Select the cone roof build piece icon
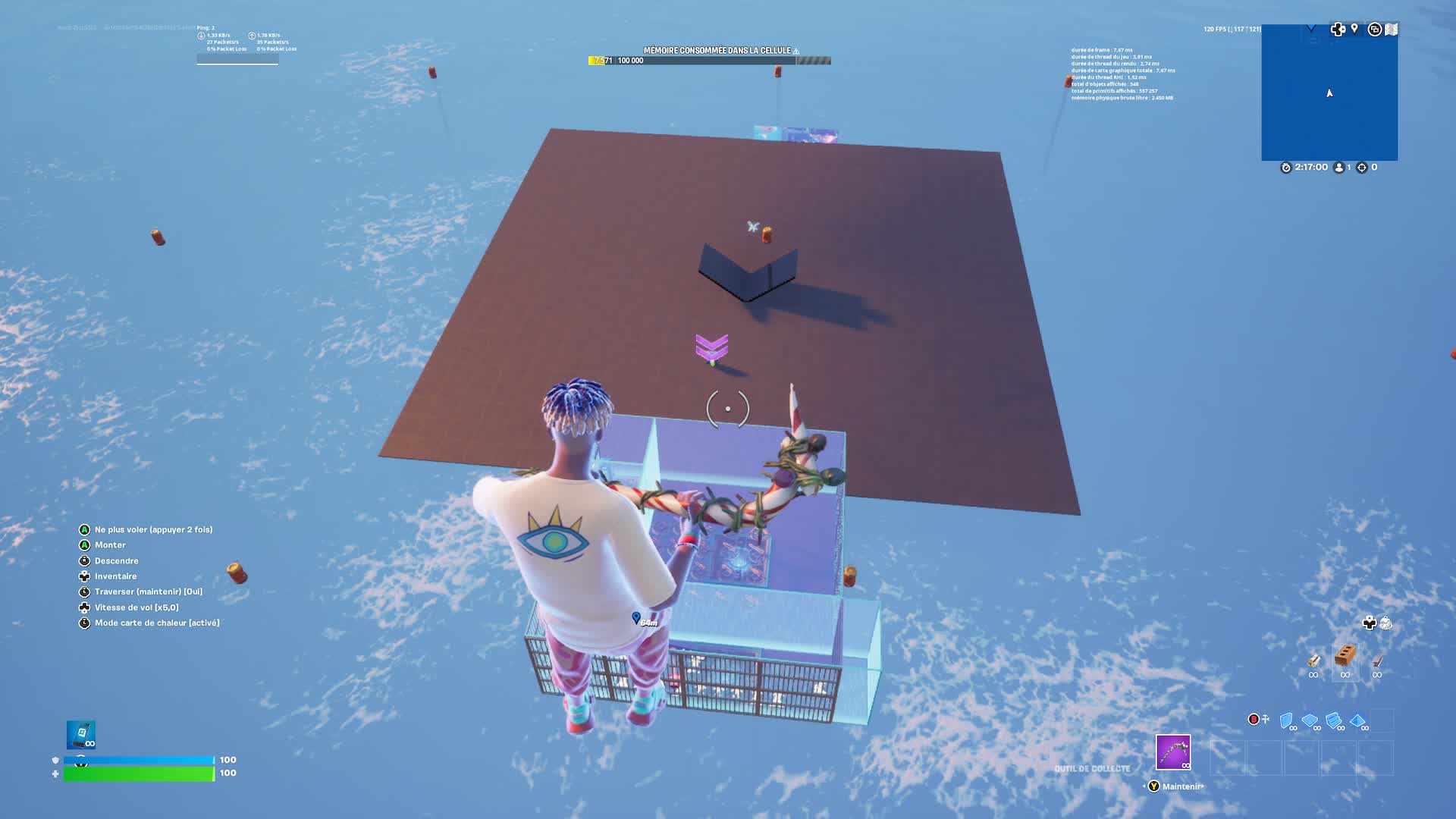The height and width of the screenshot is (819, 1456). pyautogui.click(x=1357, y=720)
